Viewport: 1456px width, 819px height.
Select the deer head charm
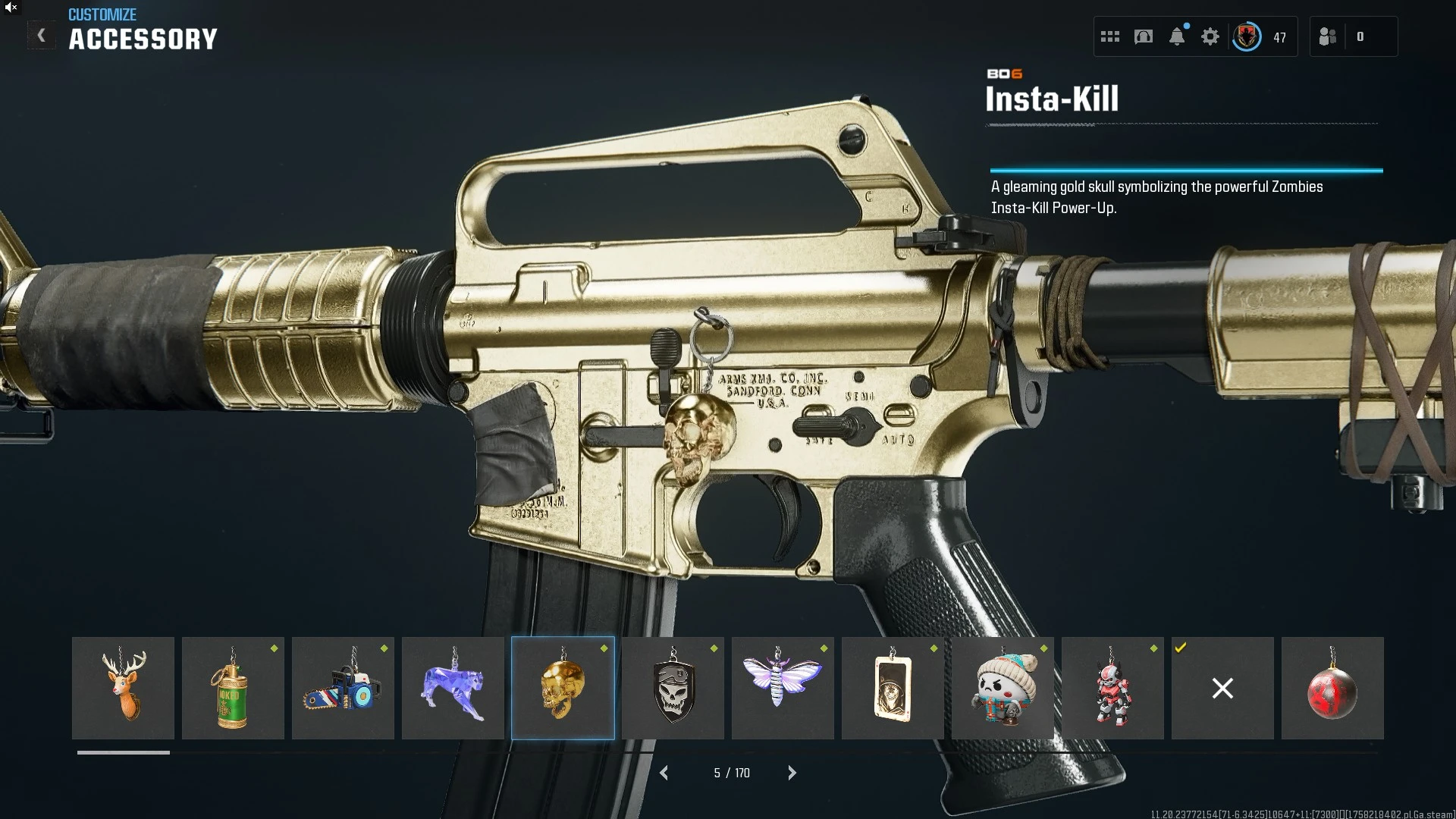pyautogui.click(x=123, y=688)
